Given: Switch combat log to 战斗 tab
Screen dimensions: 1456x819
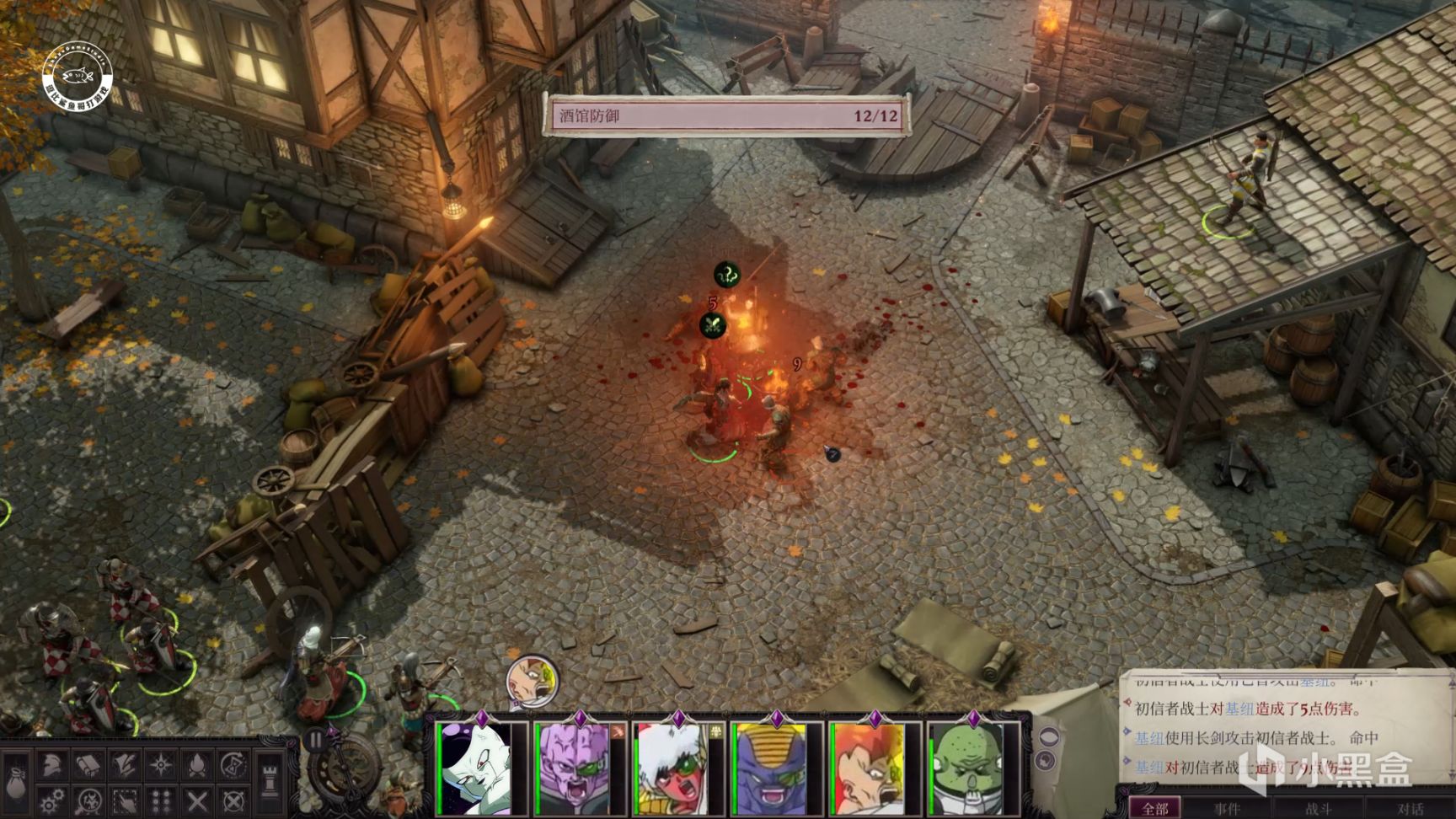Looking at the screenshot, I should 1318,809.
